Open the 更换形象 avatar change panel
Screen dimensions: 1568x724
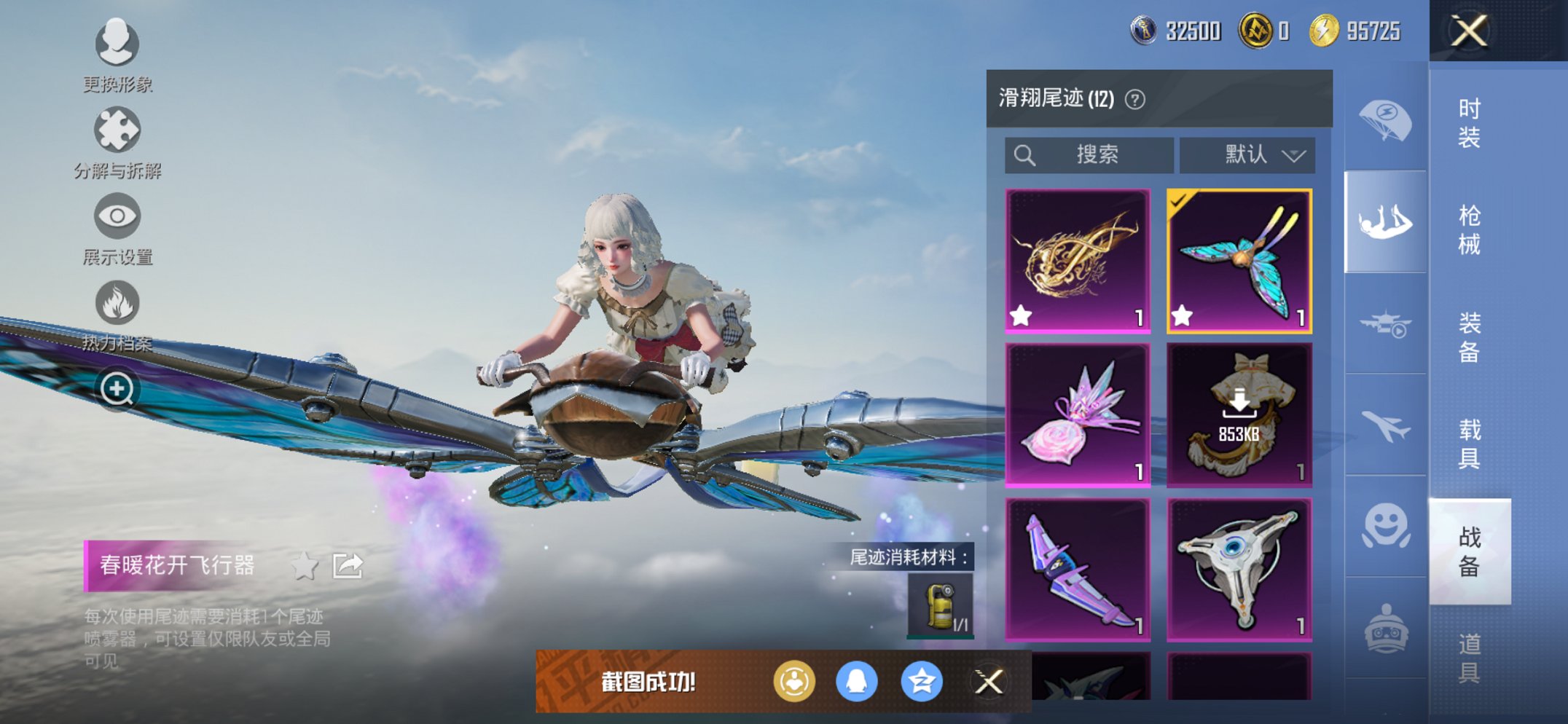[x=117, y=45]
